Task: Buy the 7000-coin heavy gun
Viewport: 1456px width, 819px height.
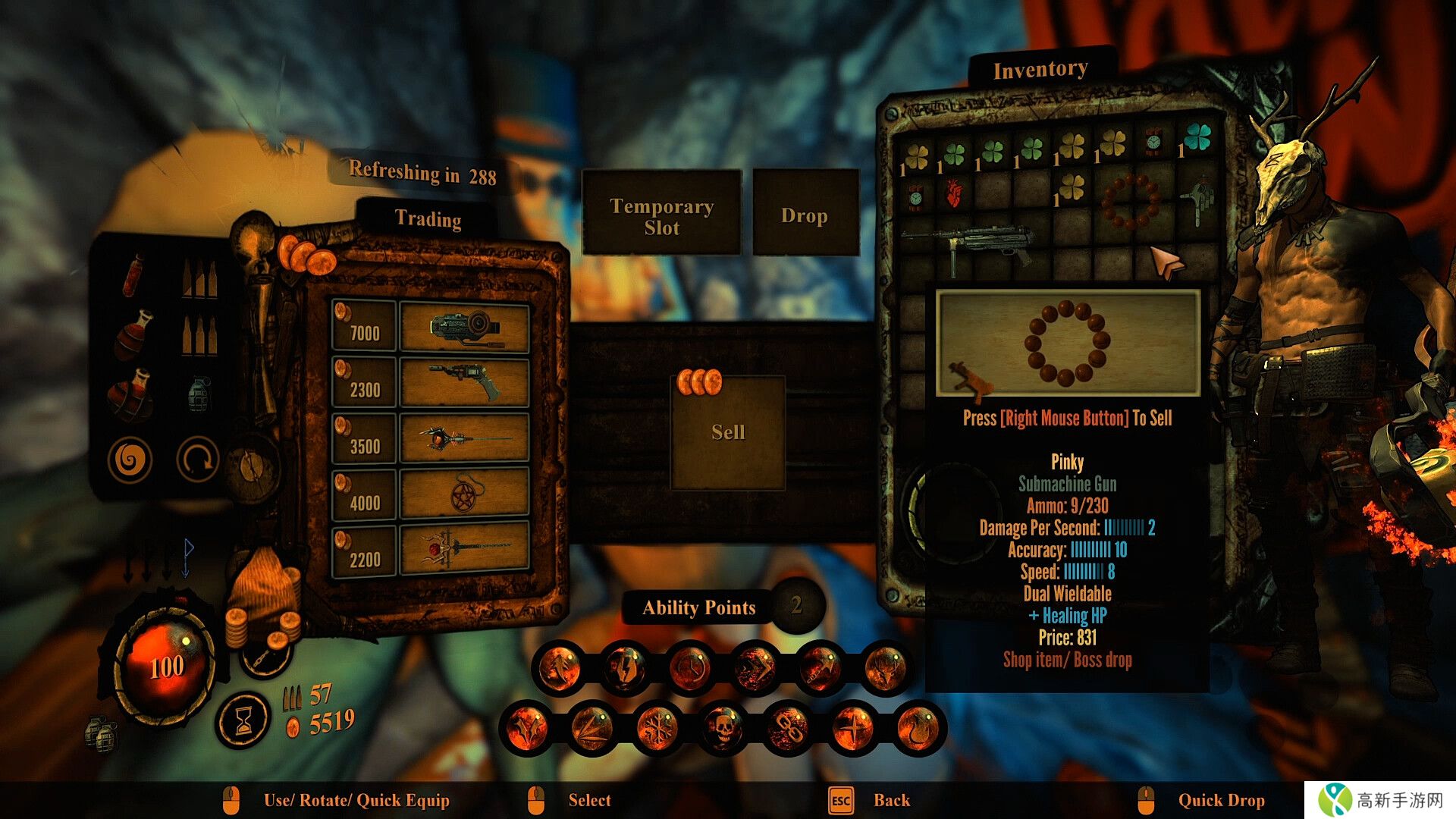Action: point(464,328)
